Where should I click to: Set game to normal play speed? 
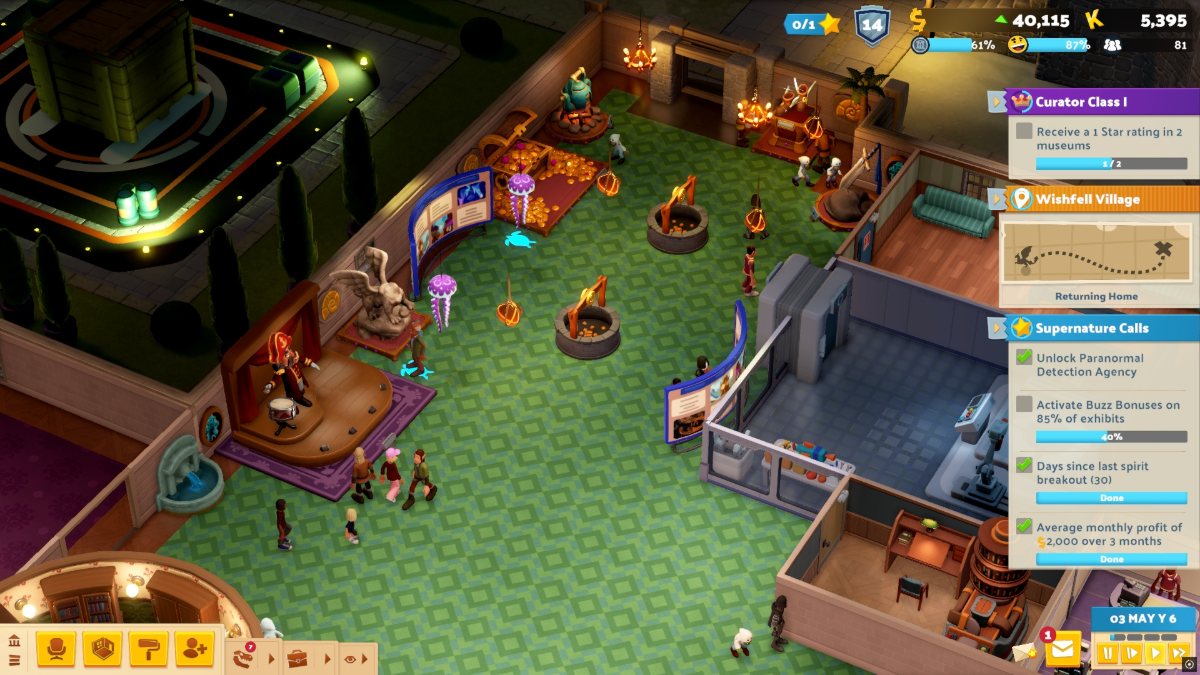pyautogui.click(x=1155, y=653)
